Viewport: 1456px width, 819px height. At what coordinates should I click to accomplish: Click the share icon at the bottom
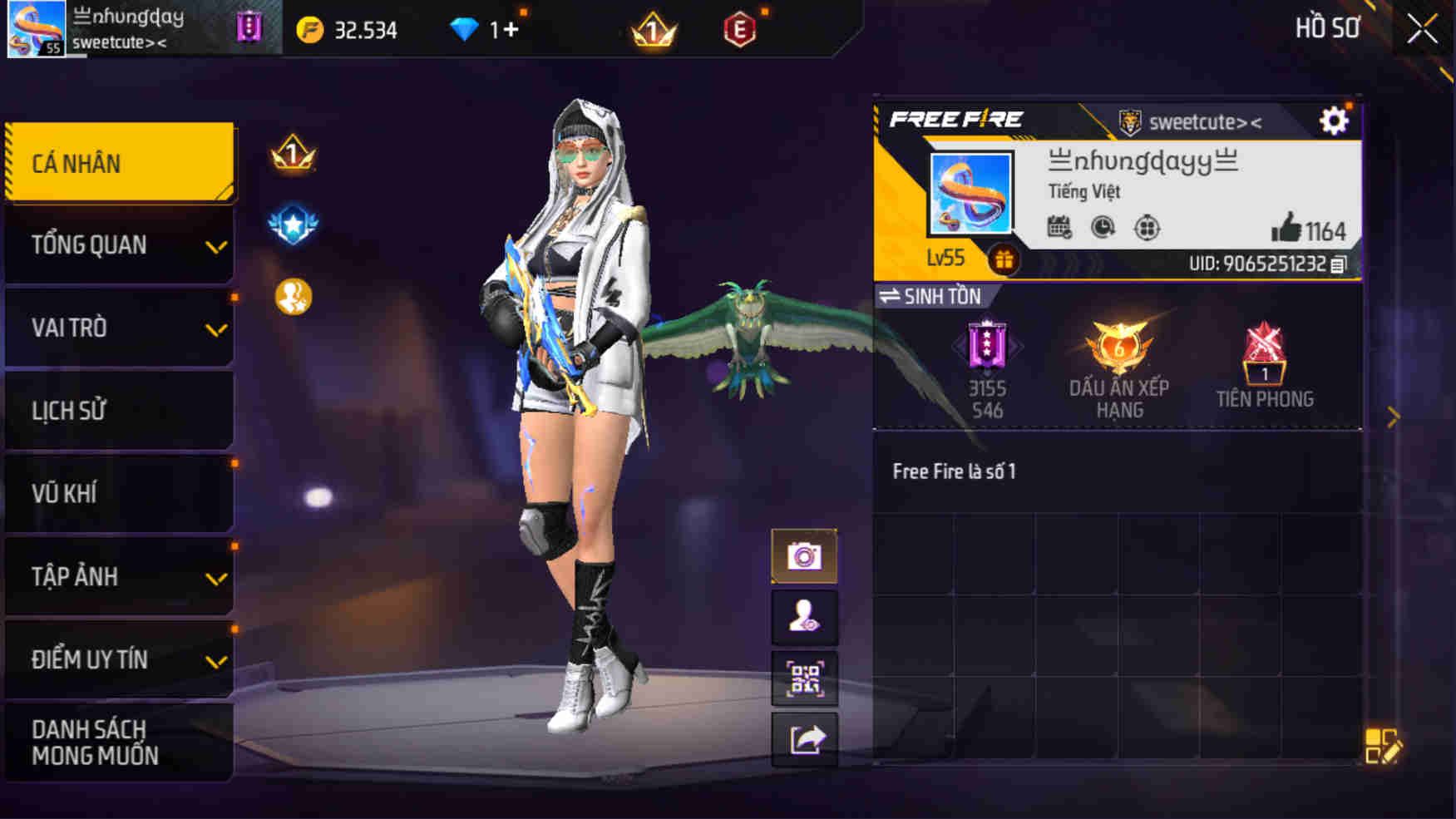coord(804,741)
